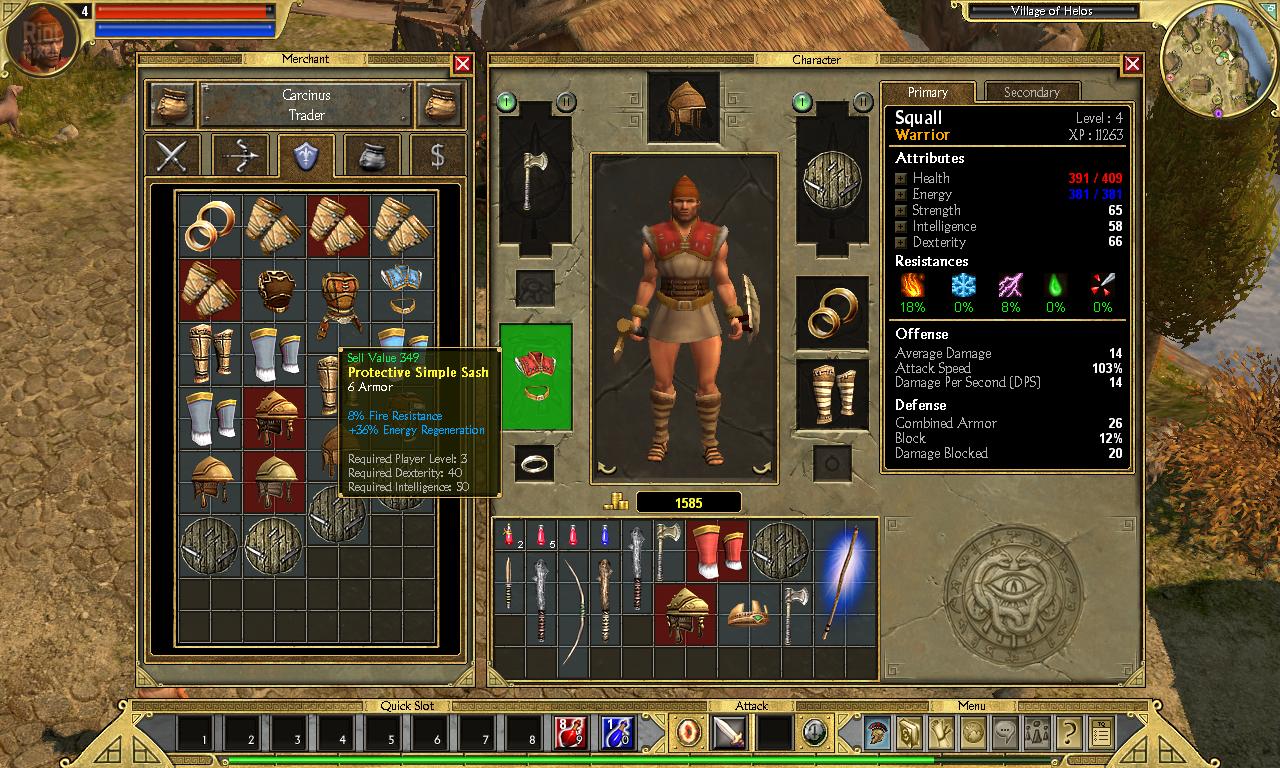Click the equipped helmet slot

tap(683, 105)
